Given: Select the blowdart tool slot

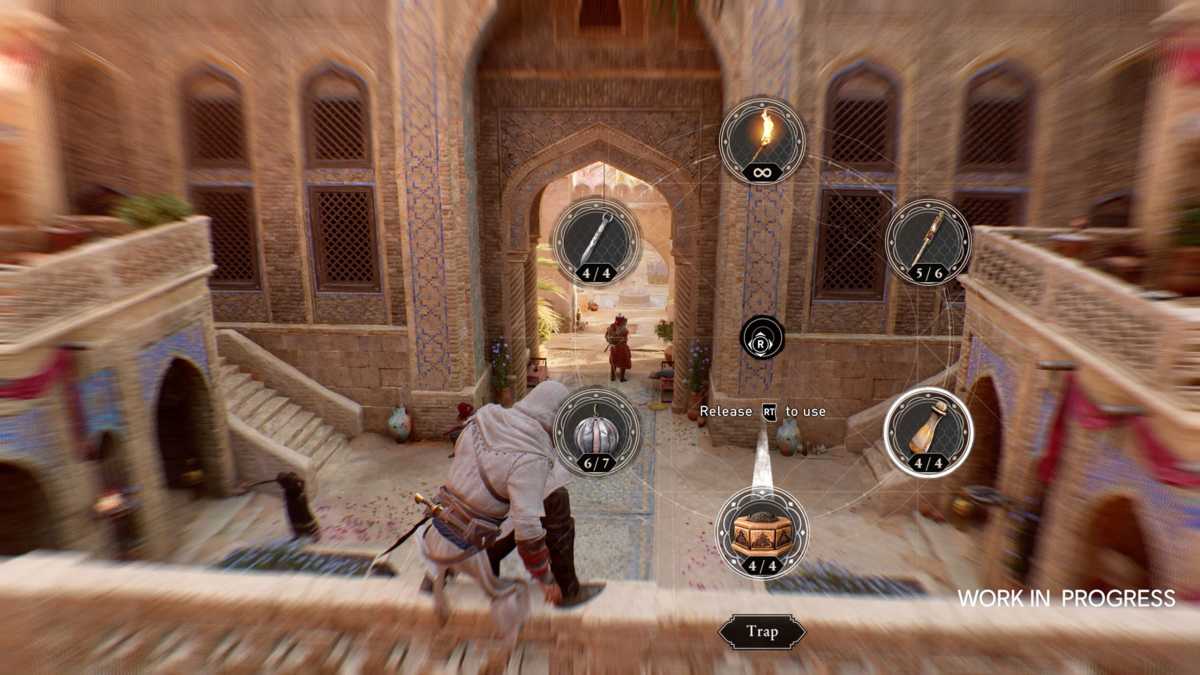Looking at the screenshot, I should click(928, 241).
